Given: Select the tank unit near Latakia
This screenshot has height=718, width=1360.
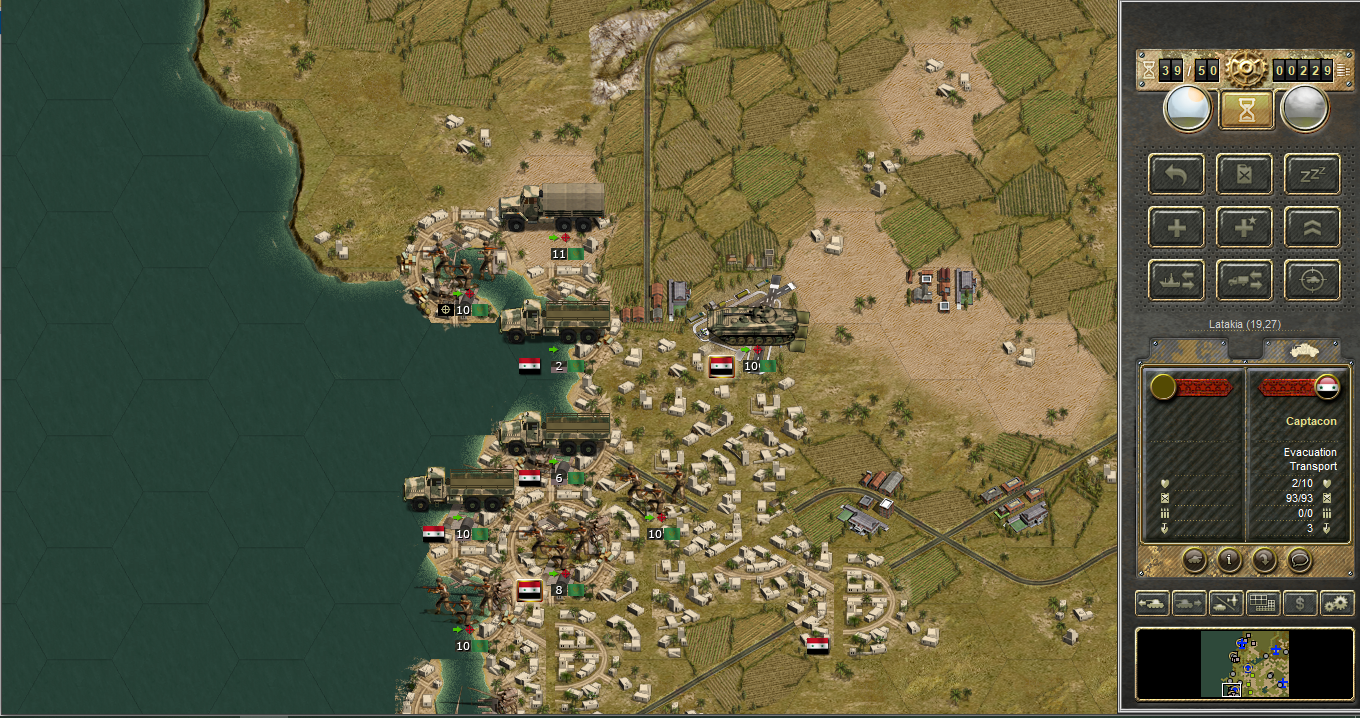Looking at the screenshot, I should point(756,320).
